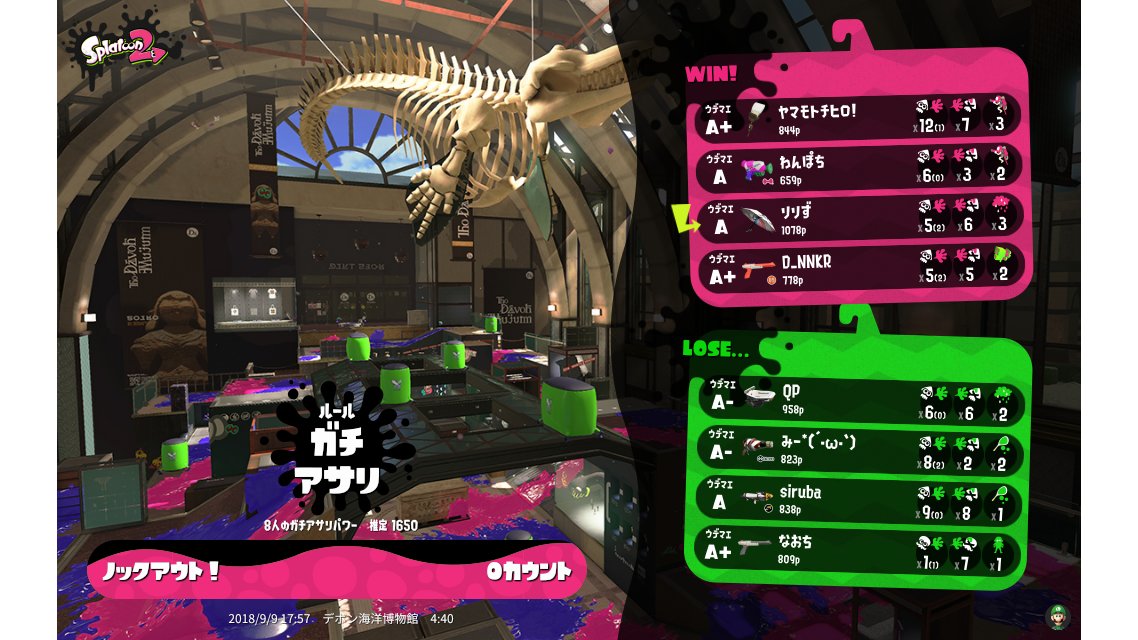
Task: Select D_NNKR in the winning team
Action: click(x=860, y=268)
